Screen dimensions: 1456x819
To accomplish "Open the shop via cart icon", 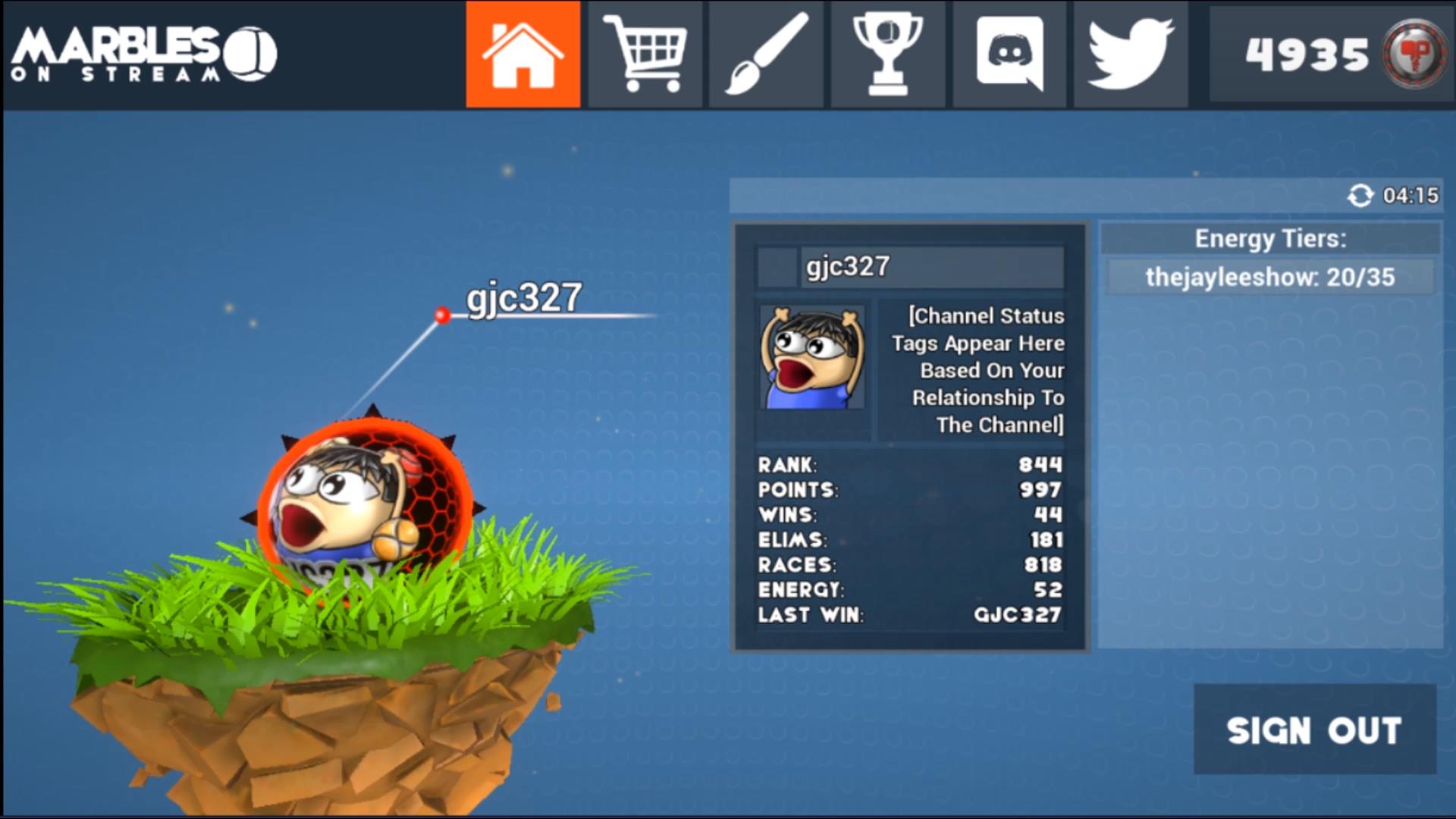I will click(645, 54).
